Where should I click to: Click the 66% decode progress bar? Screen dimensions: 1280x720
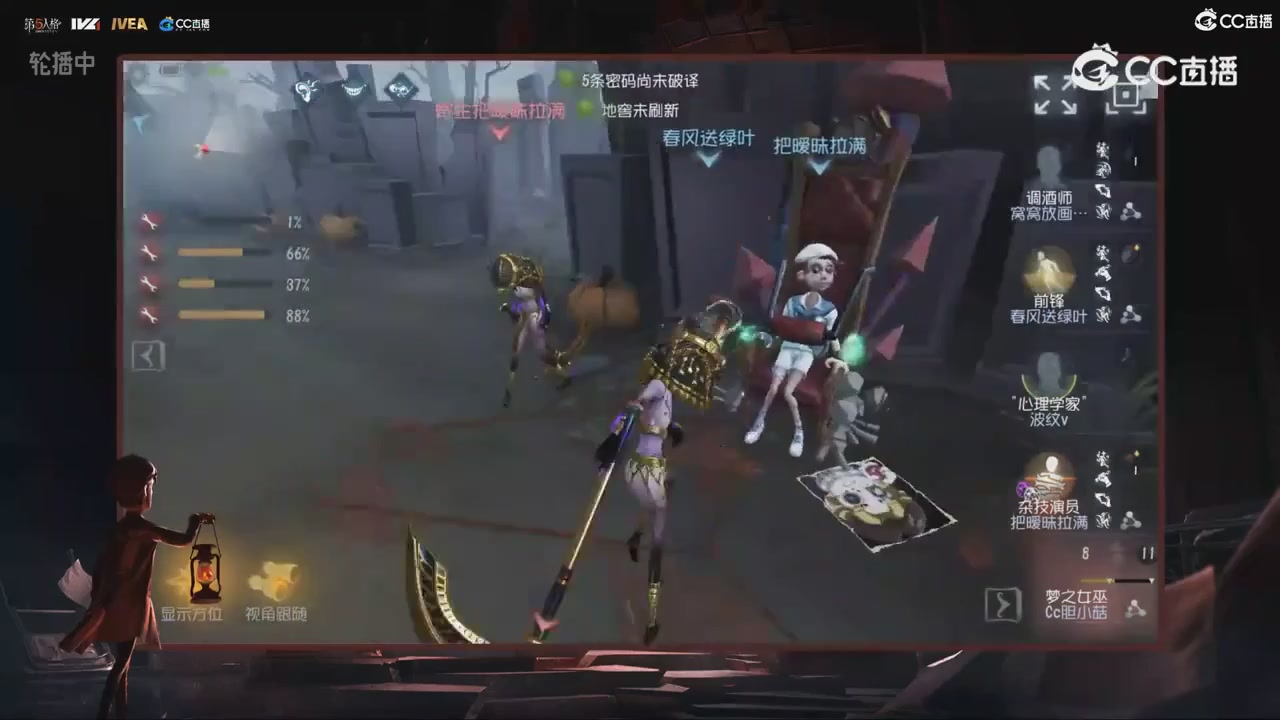pyautogui.click(x=225, y=253)
